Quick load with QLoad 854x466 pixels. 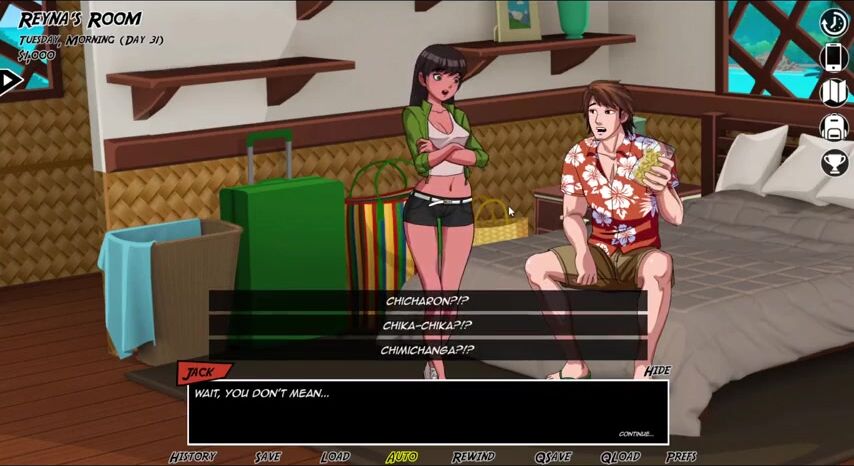620,457
